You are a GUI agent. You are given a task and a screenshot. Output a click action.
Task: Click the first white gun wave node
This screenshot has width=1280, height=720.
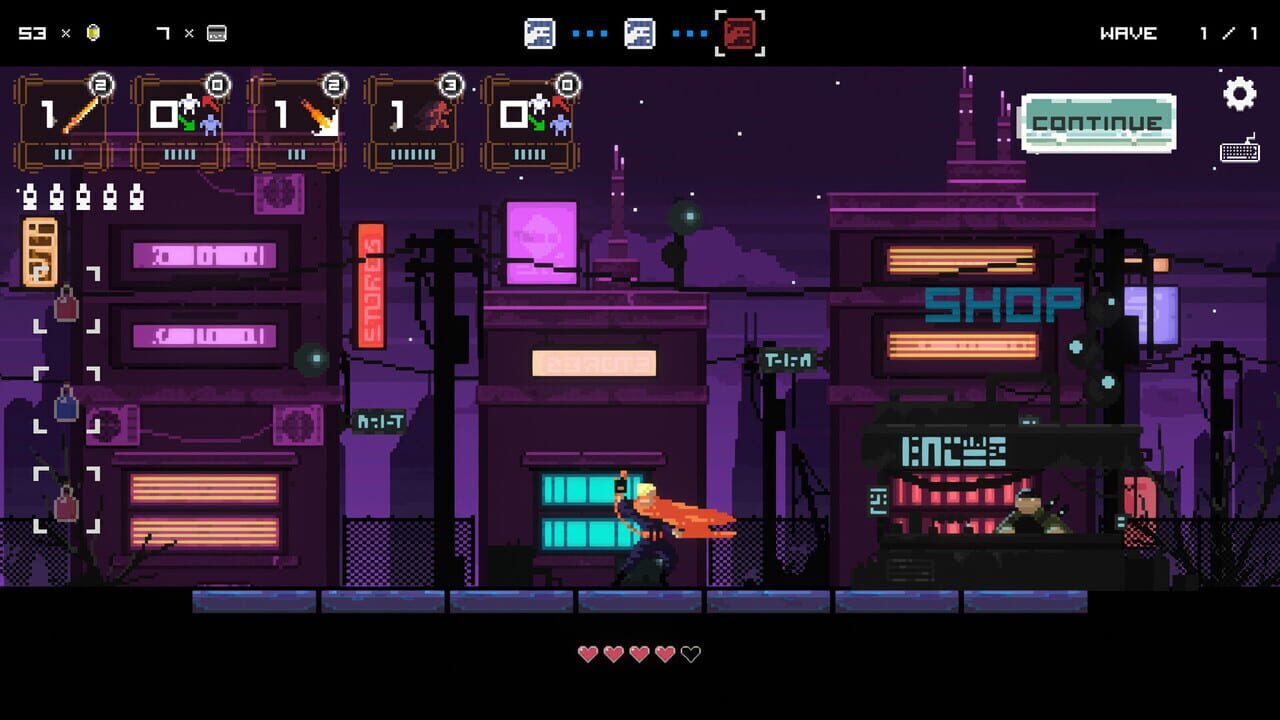[x=541, y=32]
